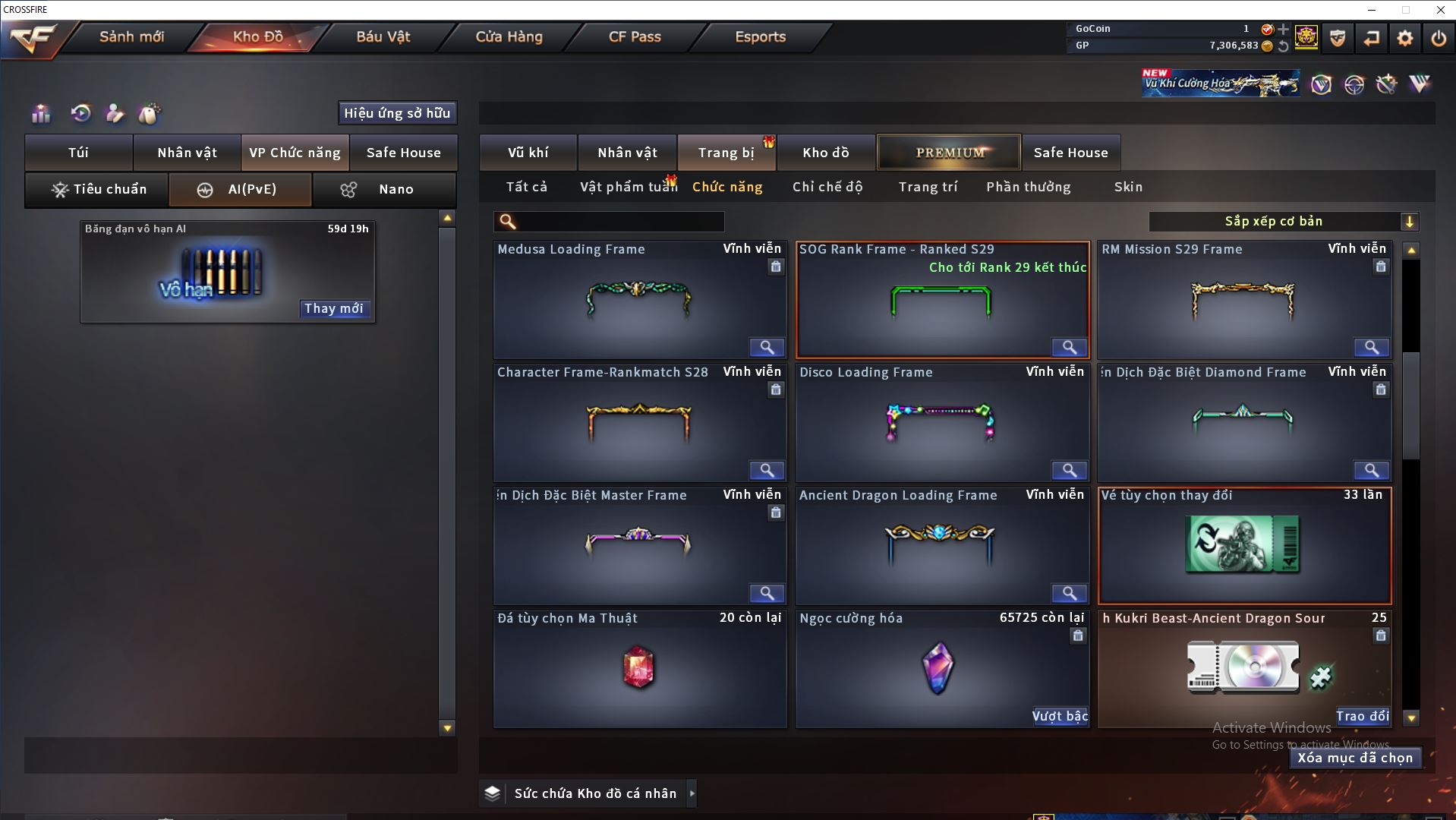This screenshot has width=1456, height=820.
Task: Delete selection with Xóa mục đã chọn
Action: pos(1355,758)
